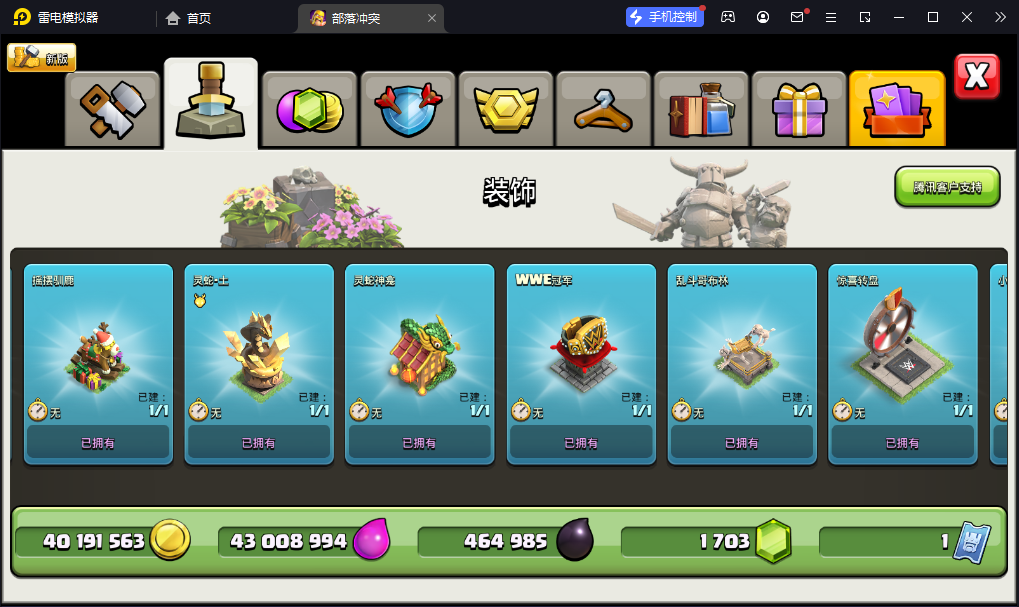Switch to the gems and gold resources tab
This screenshot has width=1019, height=607.
pos(309,109)
